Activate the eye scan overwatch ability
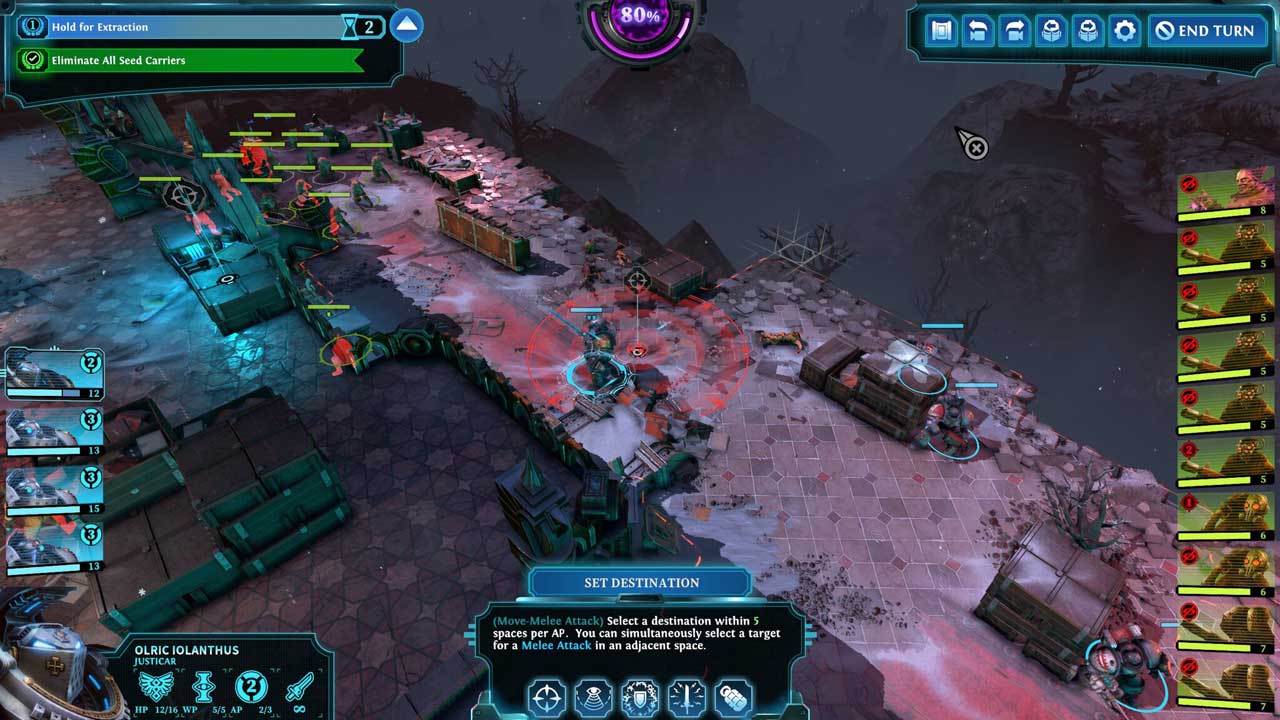This screenshot has height=720, width=1280. 594,697
